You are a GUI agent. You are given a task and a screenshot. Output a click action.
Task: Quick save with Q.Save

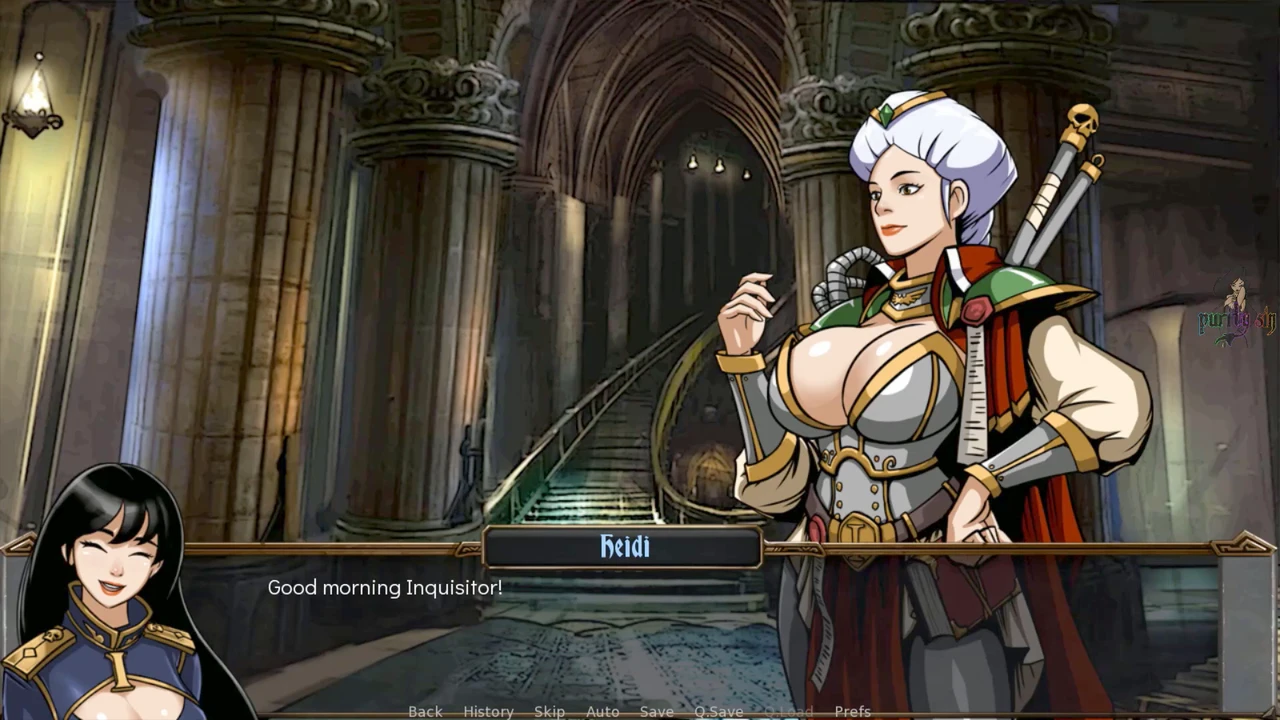(719, 711)
